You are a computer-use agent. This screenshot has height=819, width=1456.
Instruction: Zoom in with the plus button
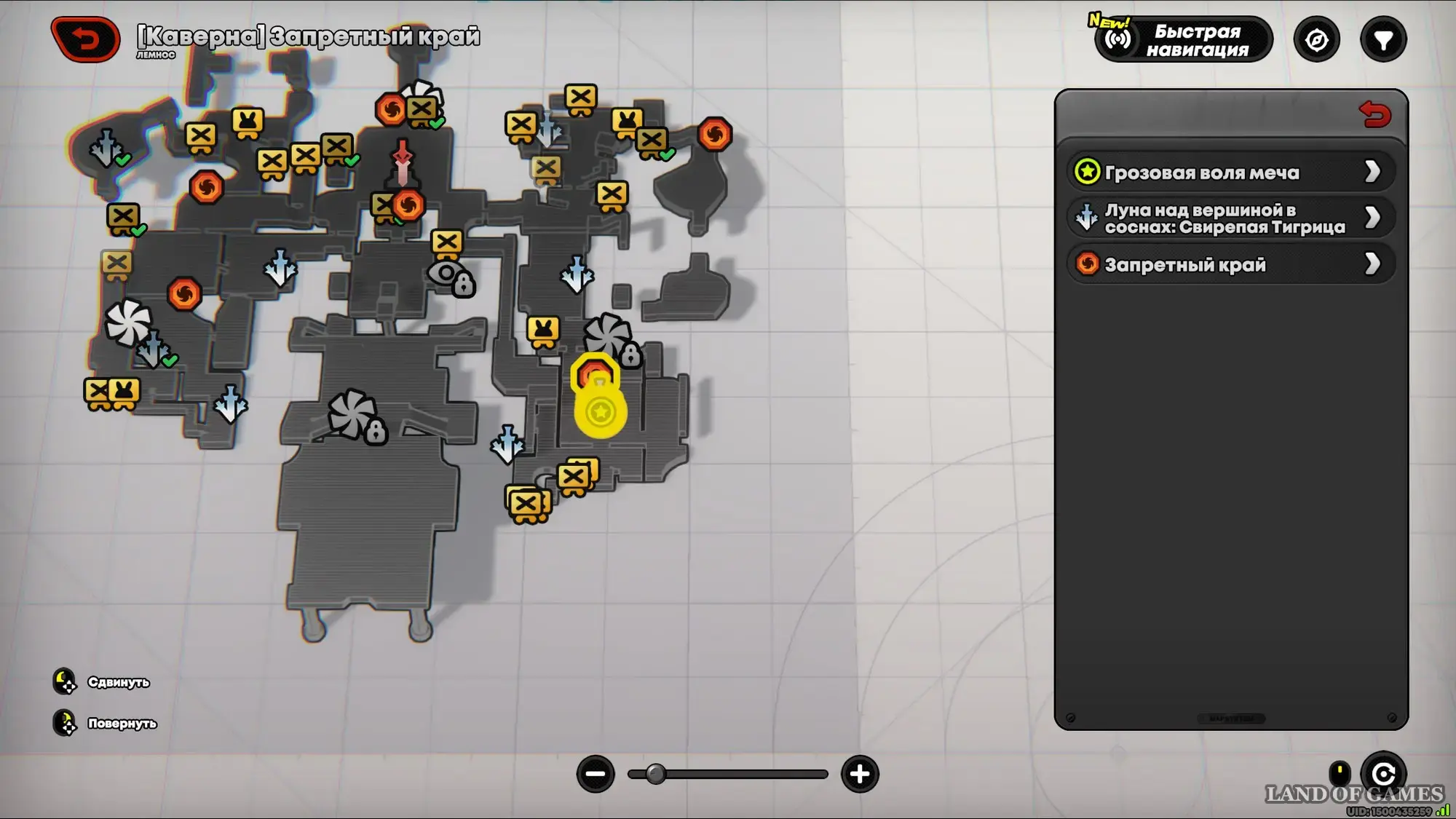click(860, 774)
